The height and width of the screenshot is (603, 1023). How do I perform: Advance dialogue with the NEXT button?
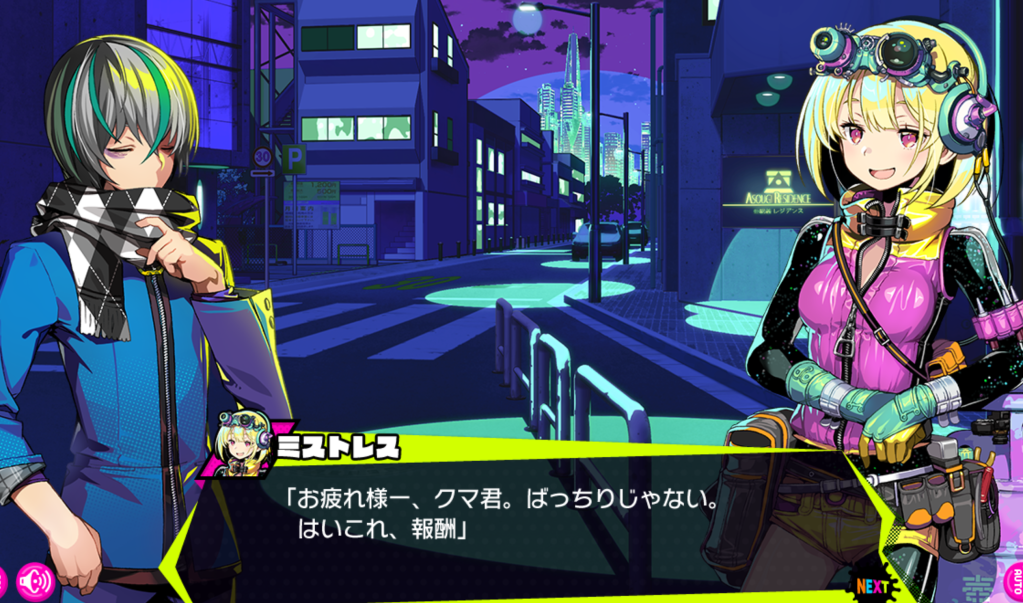pyautogui.click(x=872, y=586)
